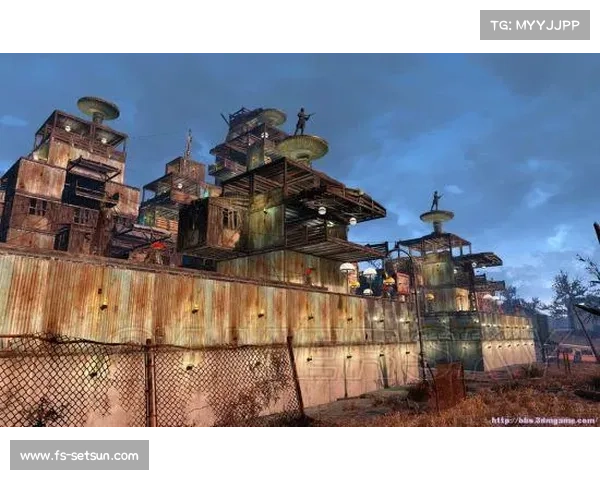
Task: Open the www.fs-setsun.com website link
Action: tap(79, 456)
